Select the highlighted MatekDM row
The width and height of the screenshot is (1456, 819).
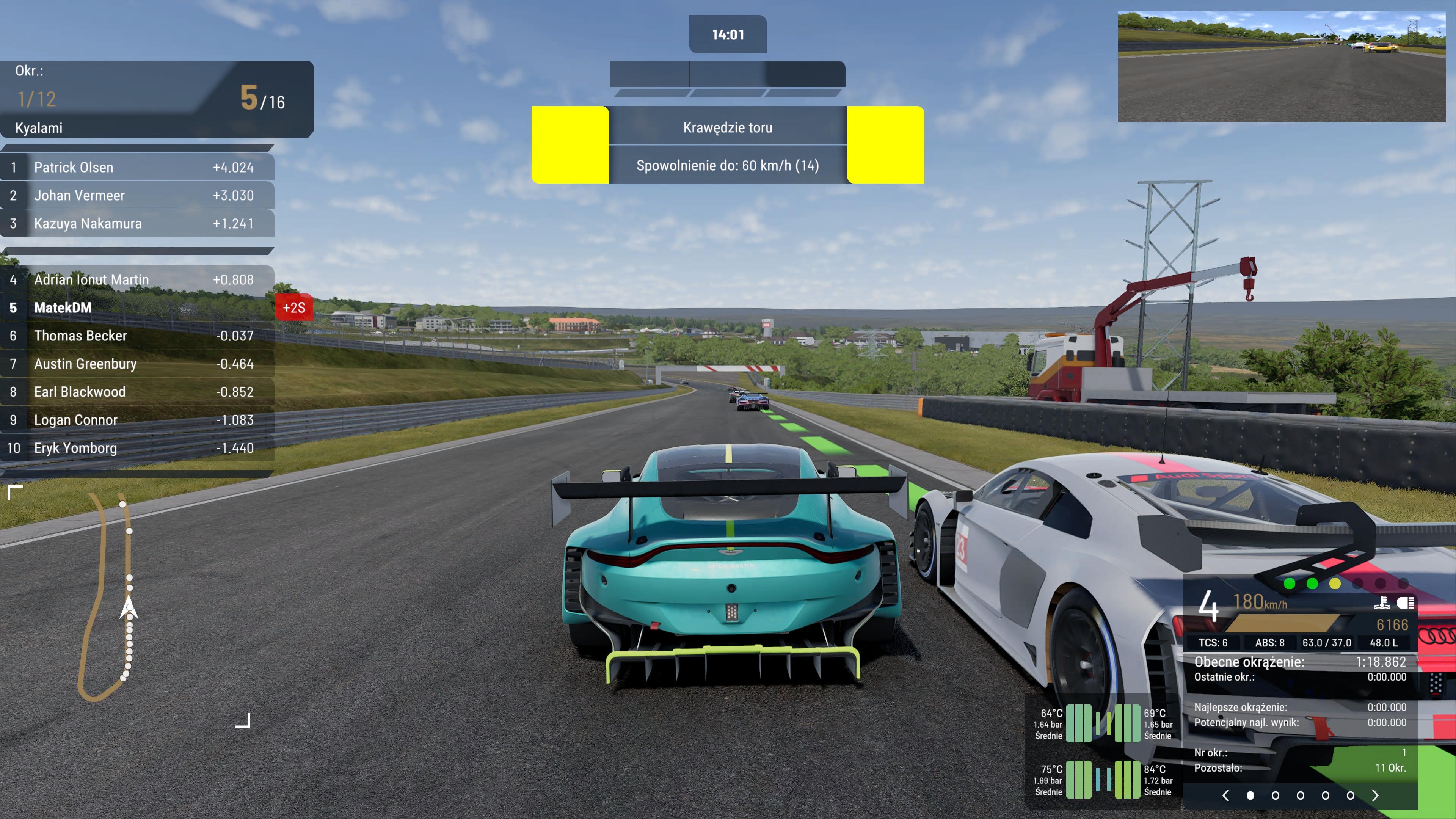(x=137, y=308)
